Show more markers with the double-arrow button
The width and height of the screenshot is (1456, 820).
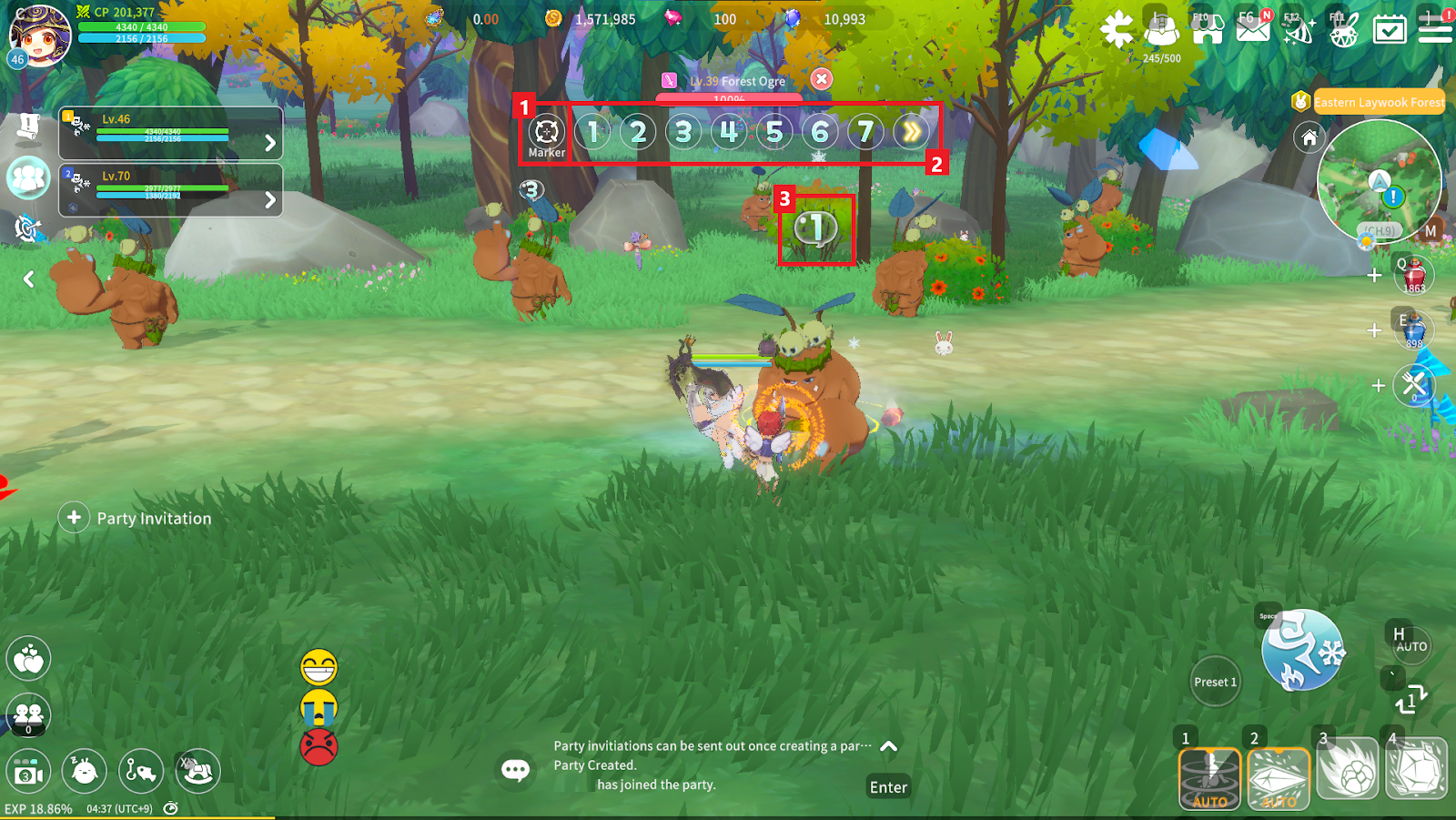(x=911, y=133)
